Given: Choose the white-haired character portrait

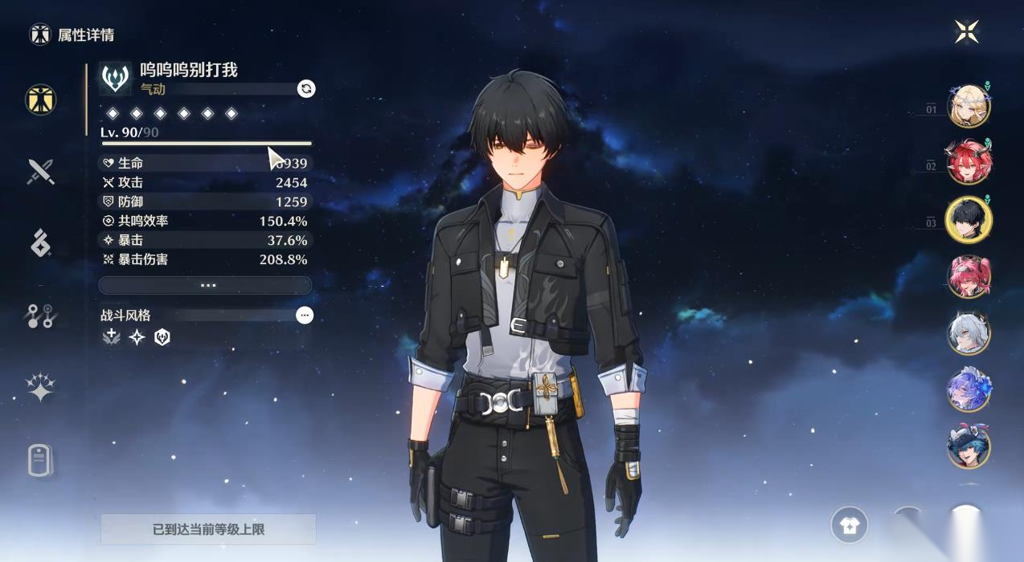Looking at the screenshot, I should tap(968, 333).
